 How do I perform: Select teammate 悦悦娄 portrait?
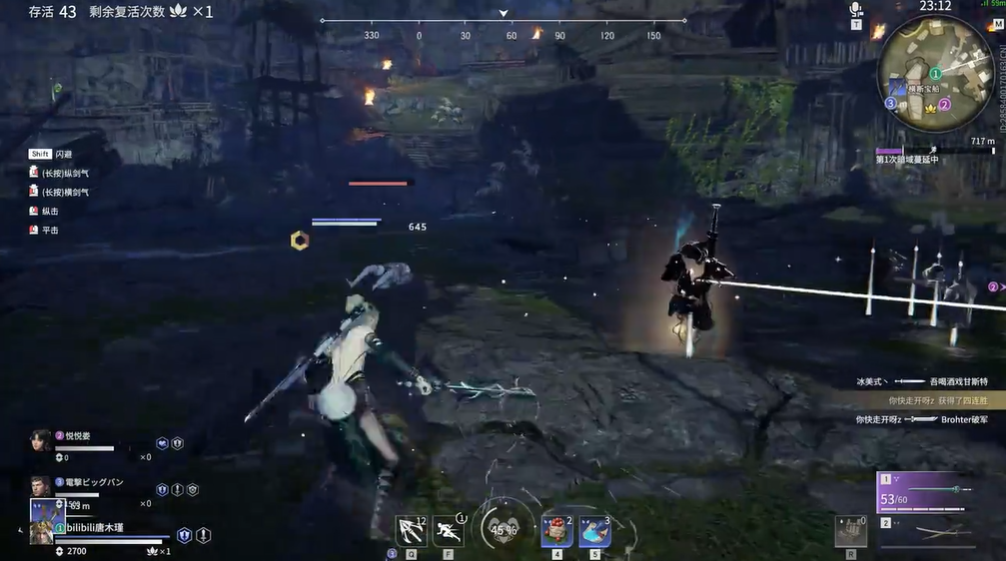click(x=41, y=441)
